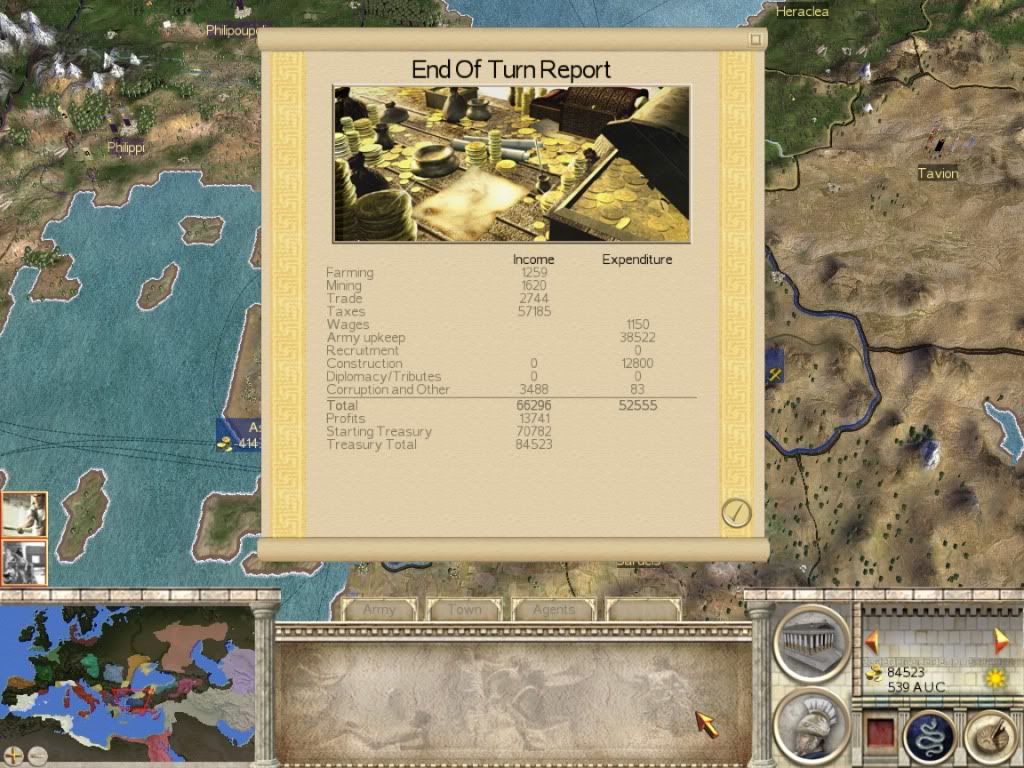Confirm the End Of Turn Report checkmark
This screenshot has width=1024, height=768.
click(x=736, y=513)
